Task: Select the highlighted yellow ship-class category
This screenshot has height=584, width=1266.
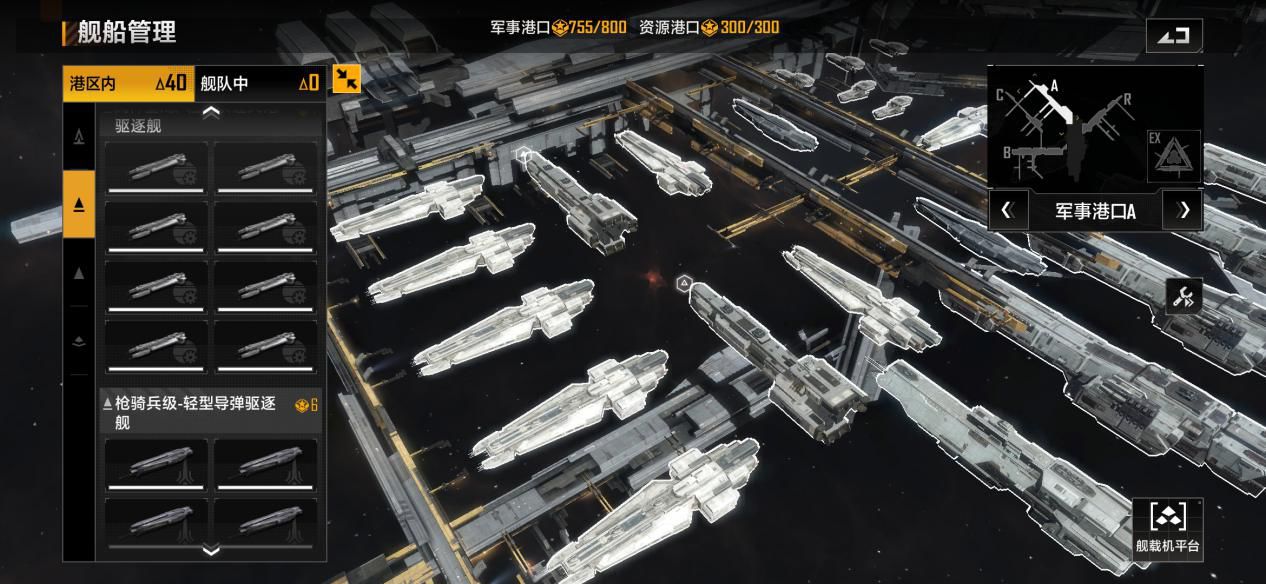Action: (79, 205)
